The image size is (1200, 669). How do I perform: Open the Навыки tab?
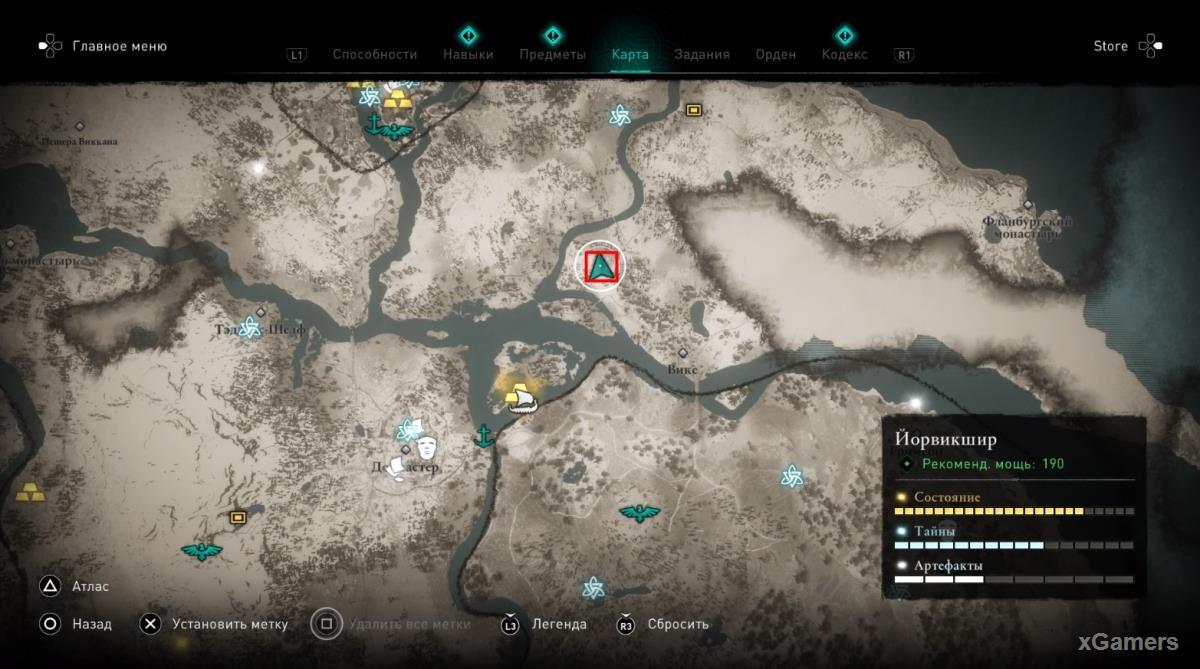click(468, 55)
